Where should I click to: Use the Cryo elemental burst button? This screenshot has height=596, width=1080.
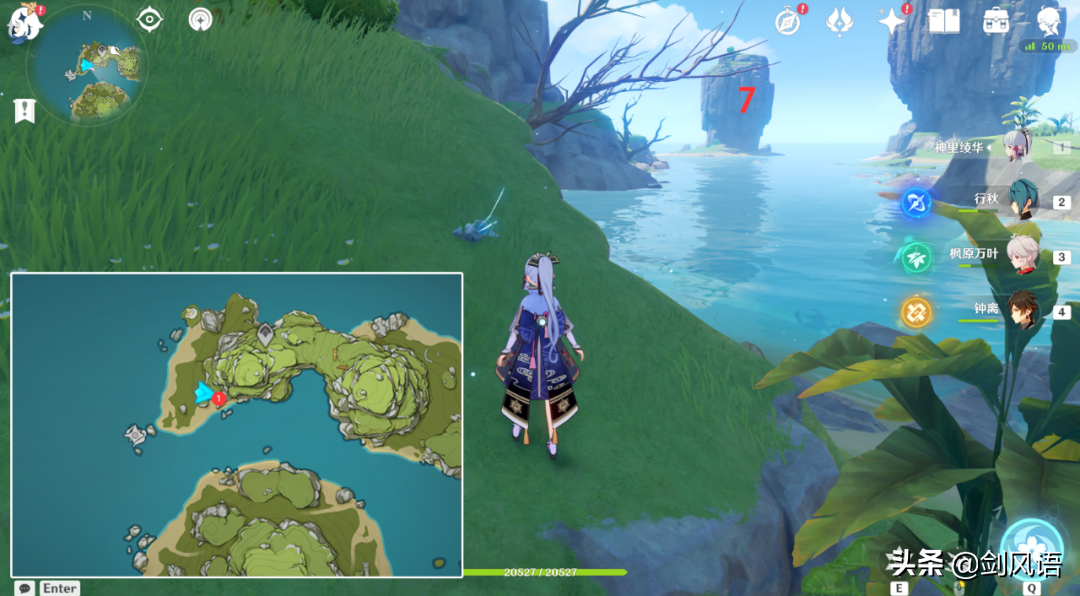coord(1033,549)
